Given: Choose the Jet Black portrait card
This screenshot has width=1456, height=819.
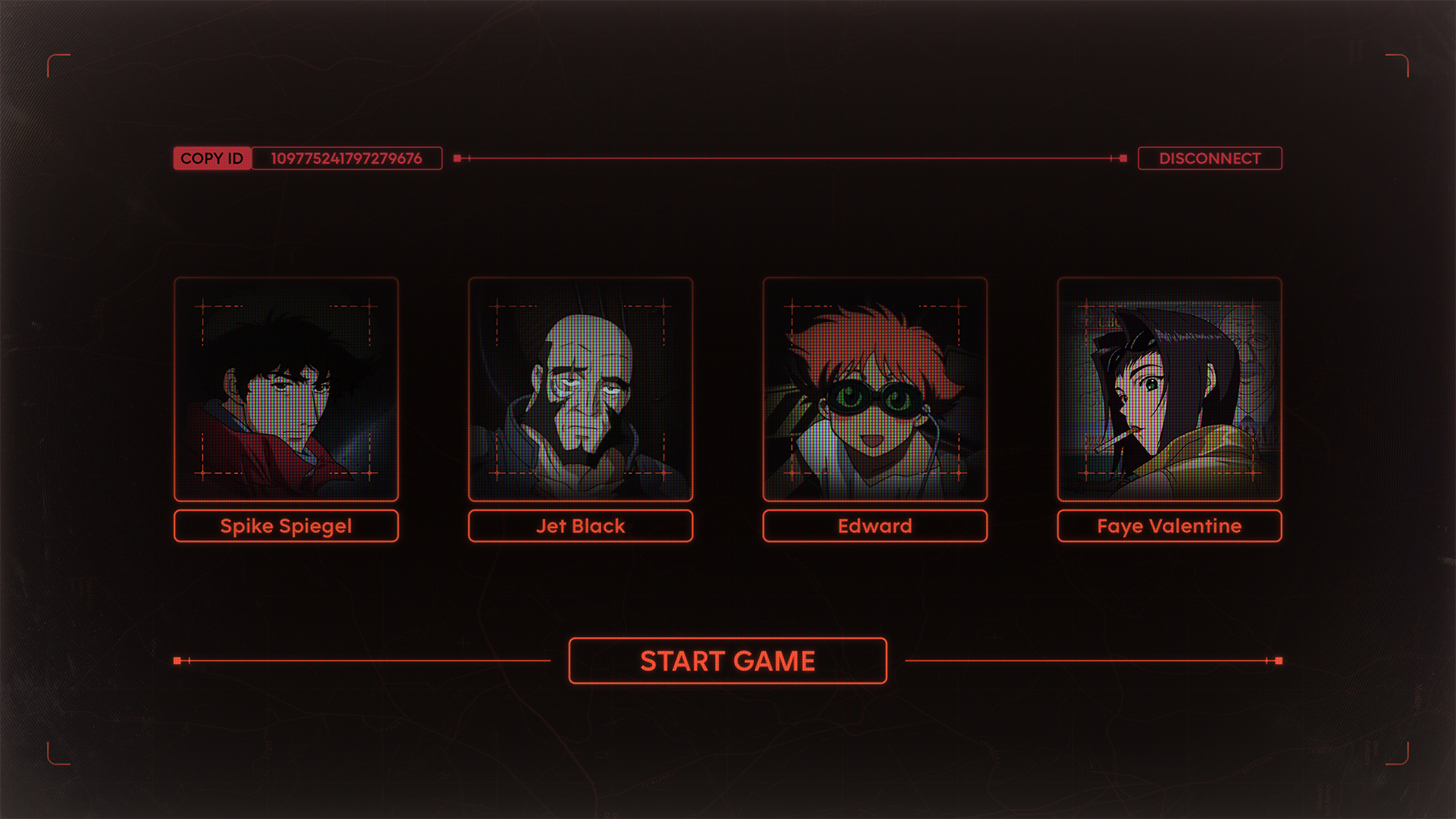Looking at the screenshot, I should 580,389.
